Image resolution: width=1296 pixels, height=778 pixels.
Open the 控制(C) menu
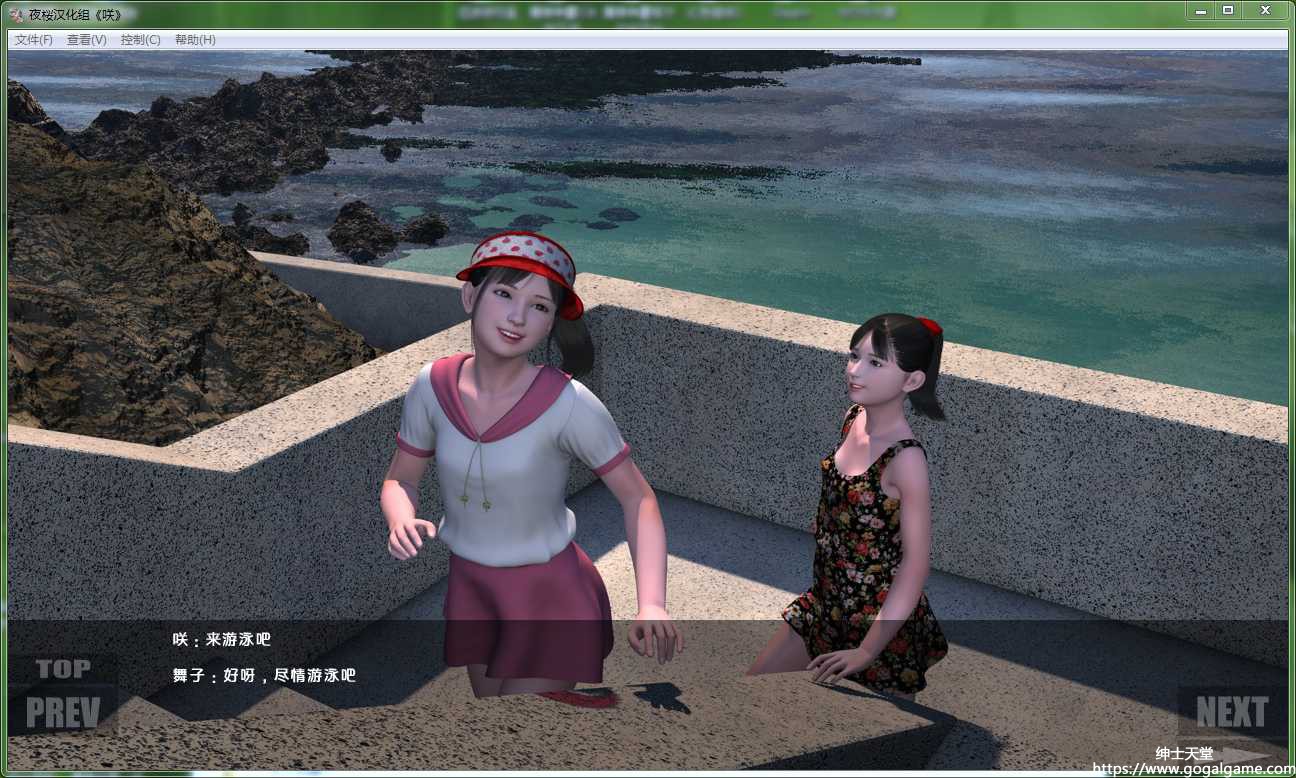(140, 40)
